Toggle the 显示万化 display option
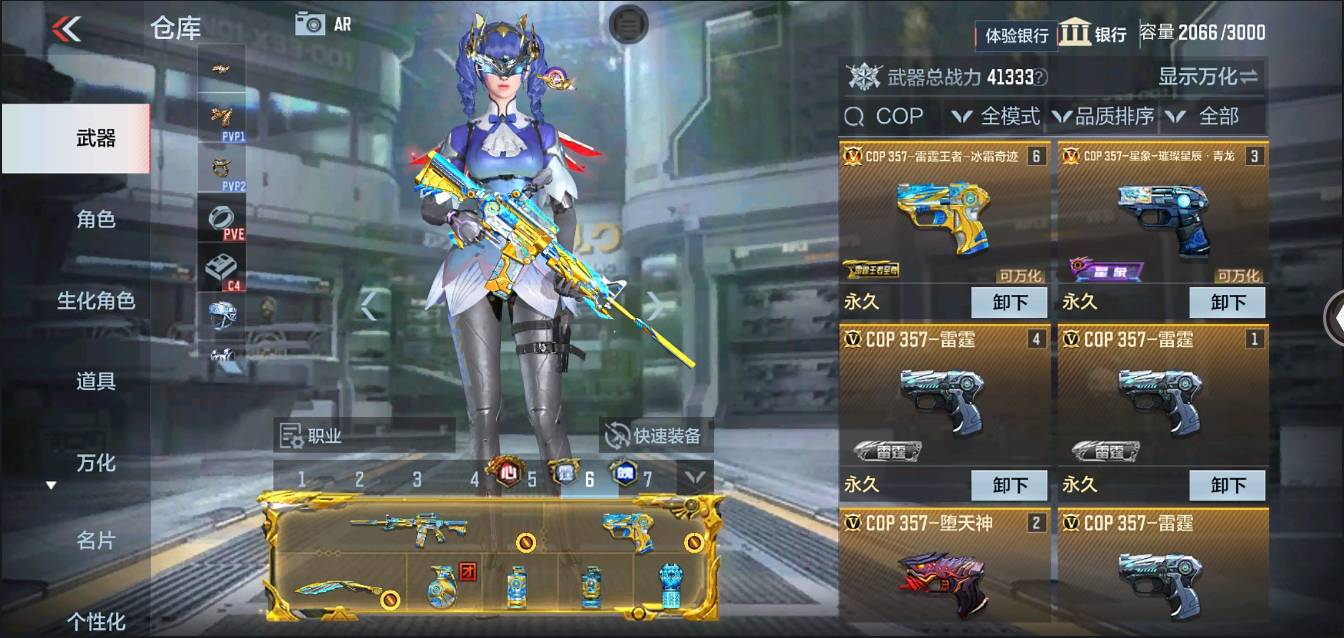This screenshot has height=638, width=1344. tap(1208, 76)
